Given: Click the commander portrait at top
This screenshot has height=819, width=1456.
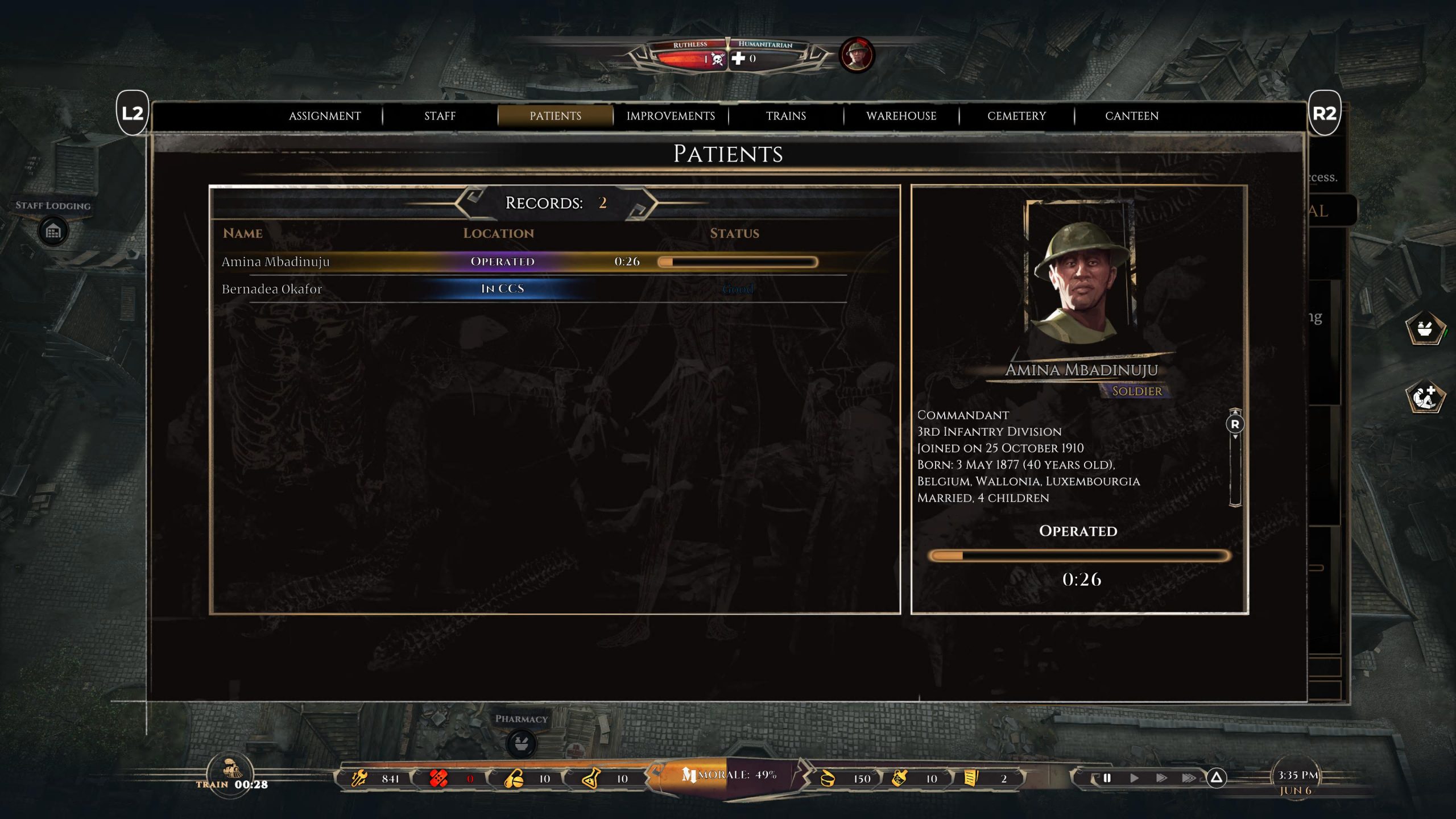Looking at the screenshot, I should coord(857,55).
